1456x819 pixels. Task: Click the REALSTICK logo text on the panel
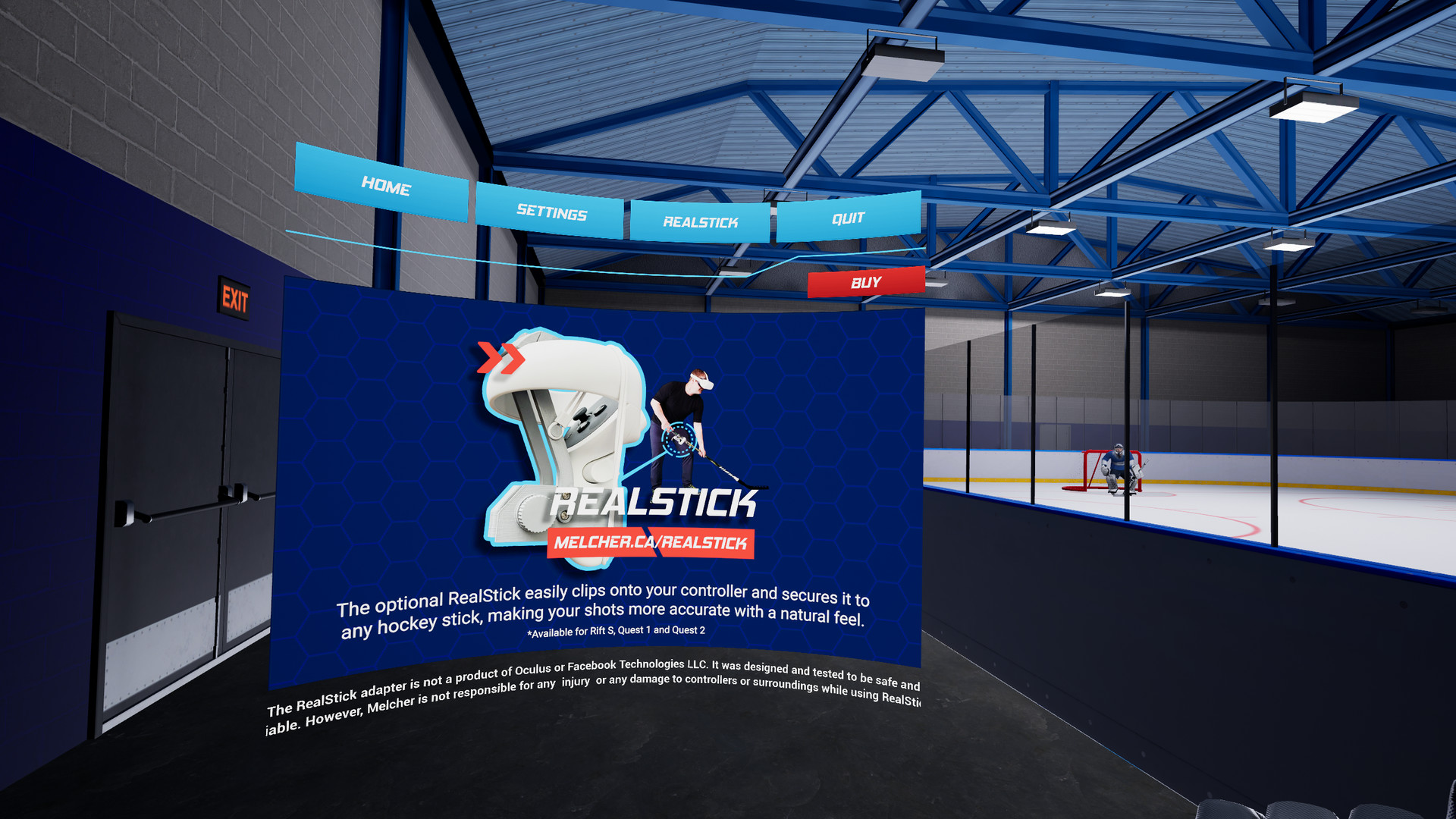[654, 502]
